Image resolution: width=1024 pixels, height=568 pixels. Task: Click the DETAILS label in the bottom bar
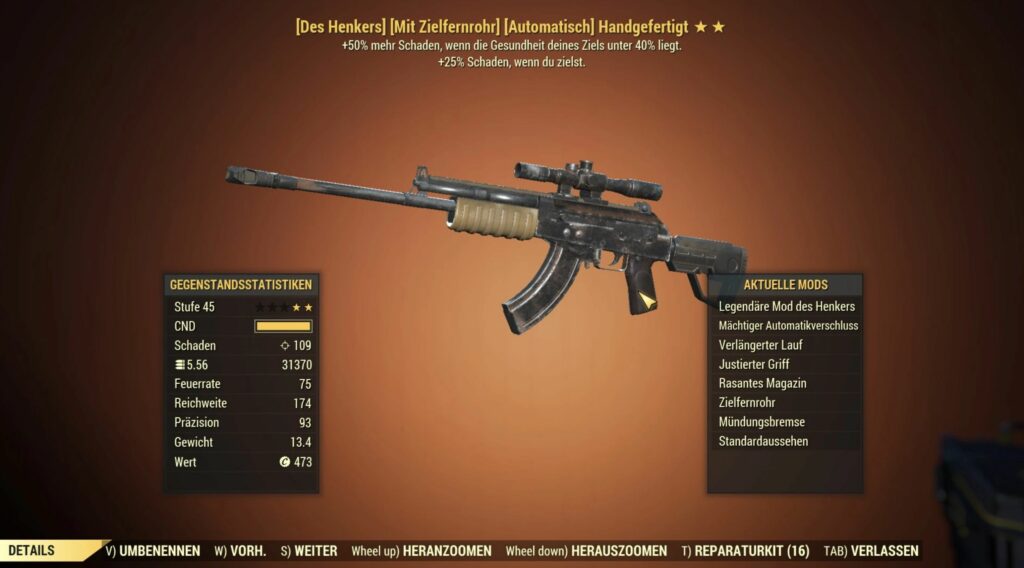click(32, 551)
